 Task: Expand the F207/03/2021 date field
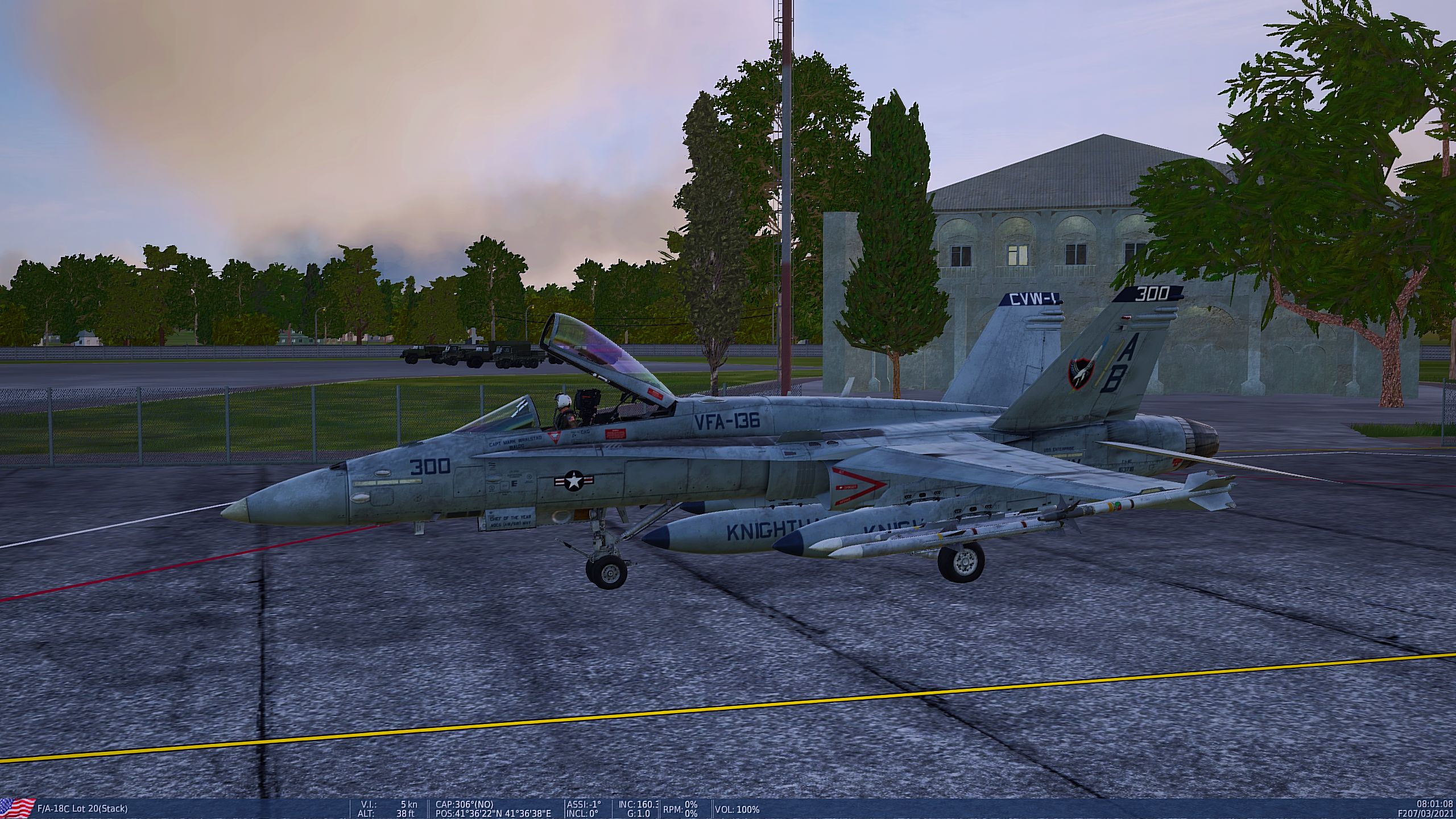click(x=1425, y=812)
